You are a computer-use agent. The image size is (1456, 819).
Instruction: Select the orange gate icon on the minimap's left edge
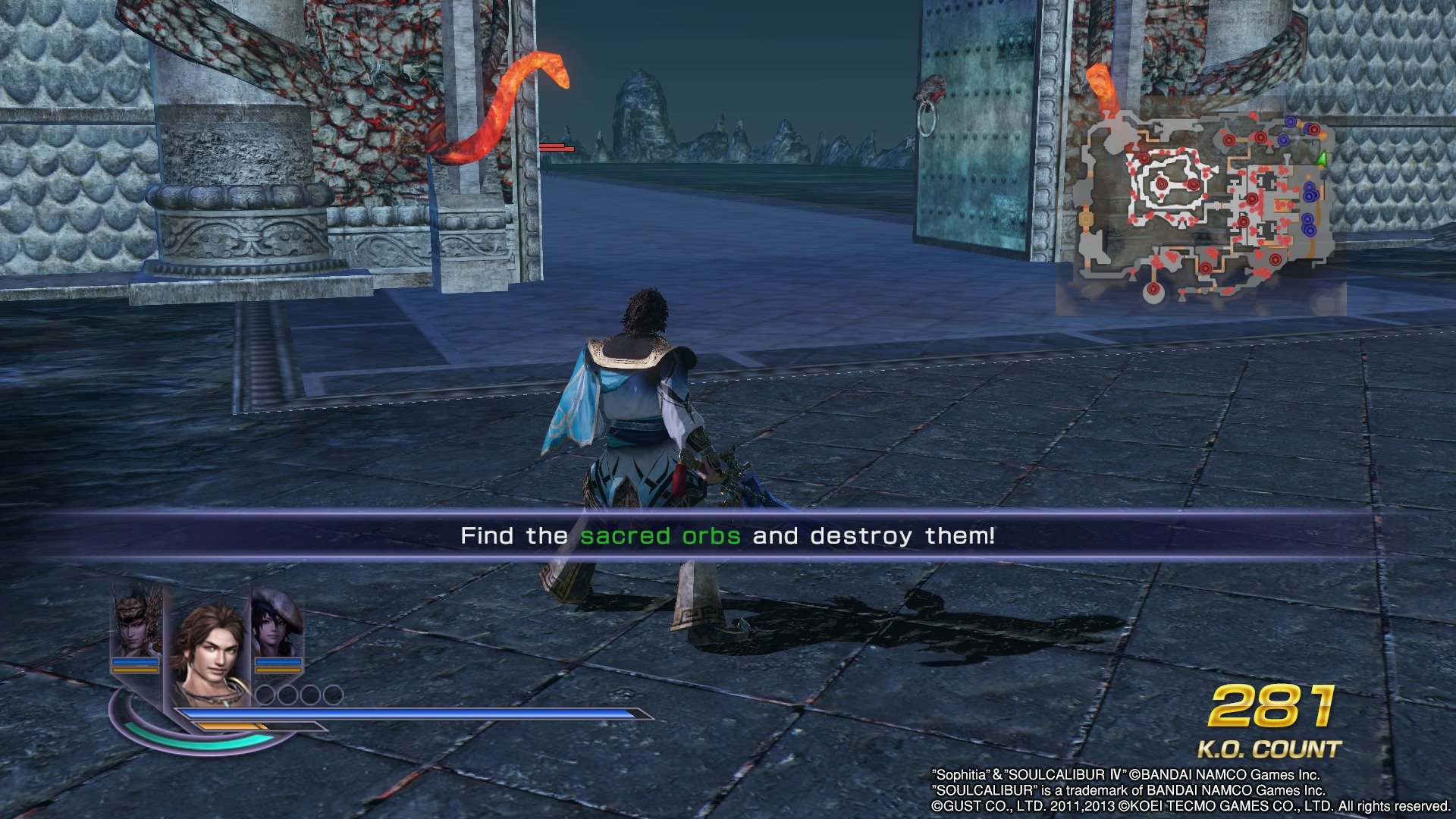(x=1085, y=218)
